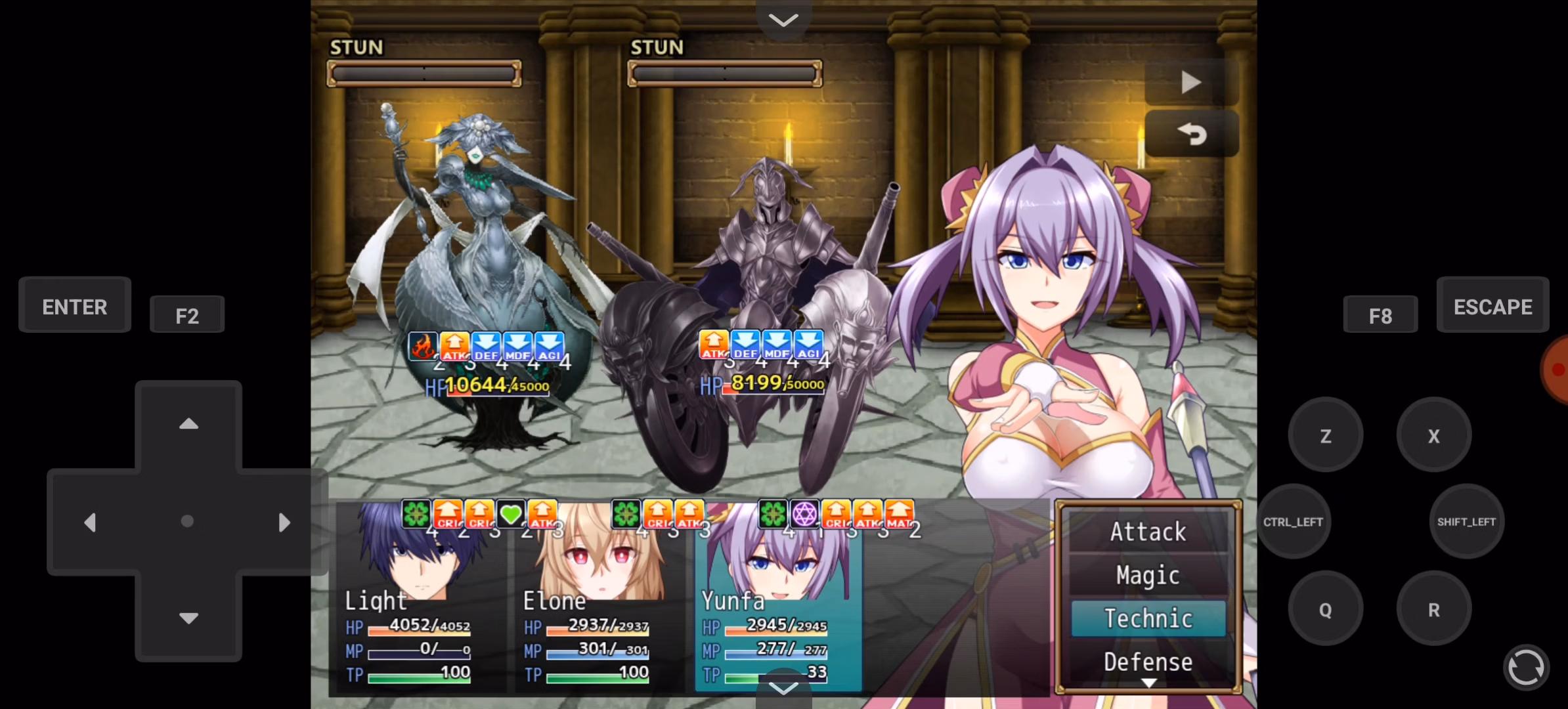Pick the Defense command
1568x709 pixels.
point(1148,662)
